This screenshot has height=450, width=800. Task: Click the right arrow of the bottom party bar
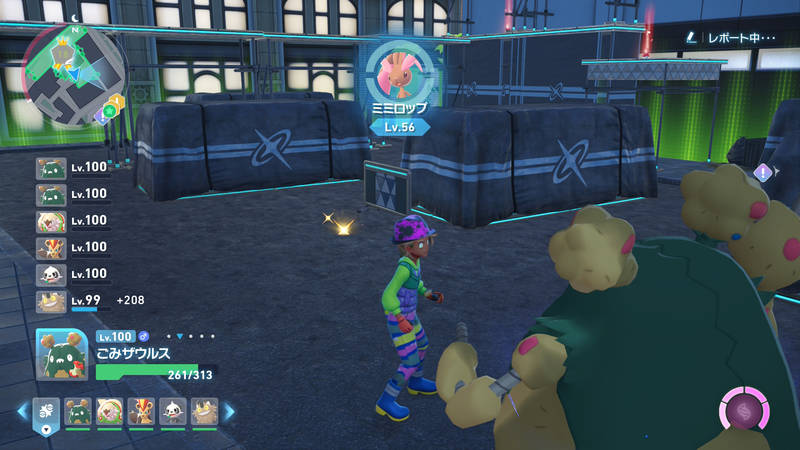click(229, 410)
